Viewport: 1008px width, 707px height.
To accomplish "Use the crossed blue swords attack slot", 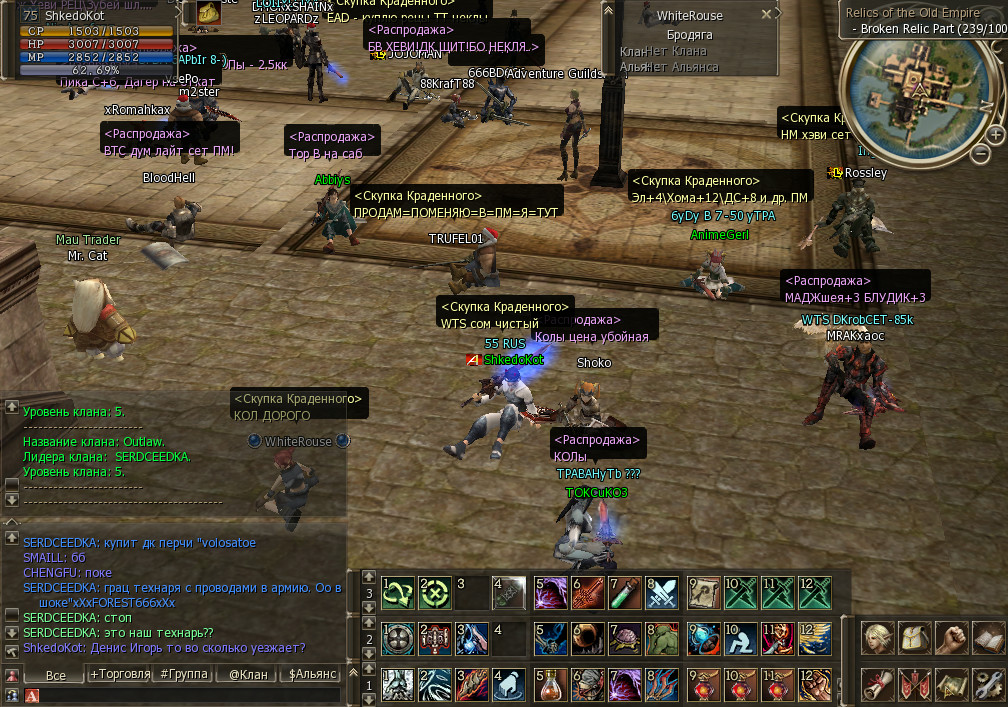I will click(662, 592).
